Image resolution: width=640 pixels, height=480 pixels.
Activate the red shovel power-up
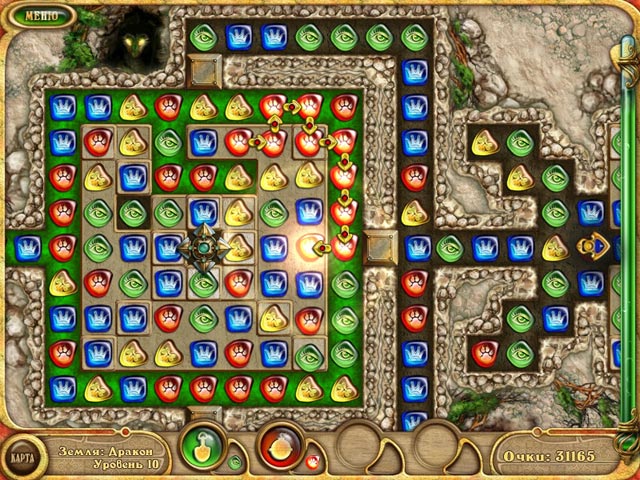coord(281,446)
